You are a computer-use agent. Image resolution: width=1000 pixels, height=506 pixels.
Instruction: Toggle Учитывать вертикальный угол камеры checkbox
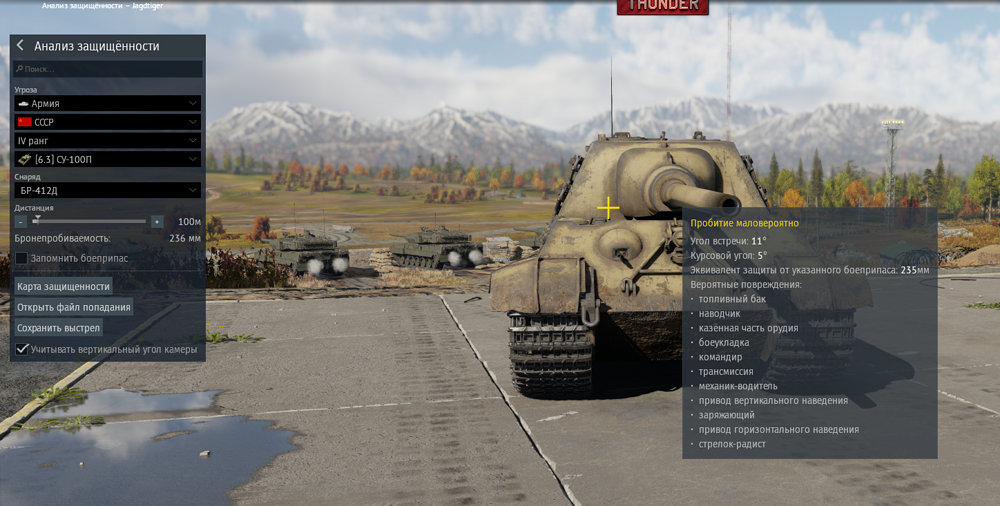point(21,349)
